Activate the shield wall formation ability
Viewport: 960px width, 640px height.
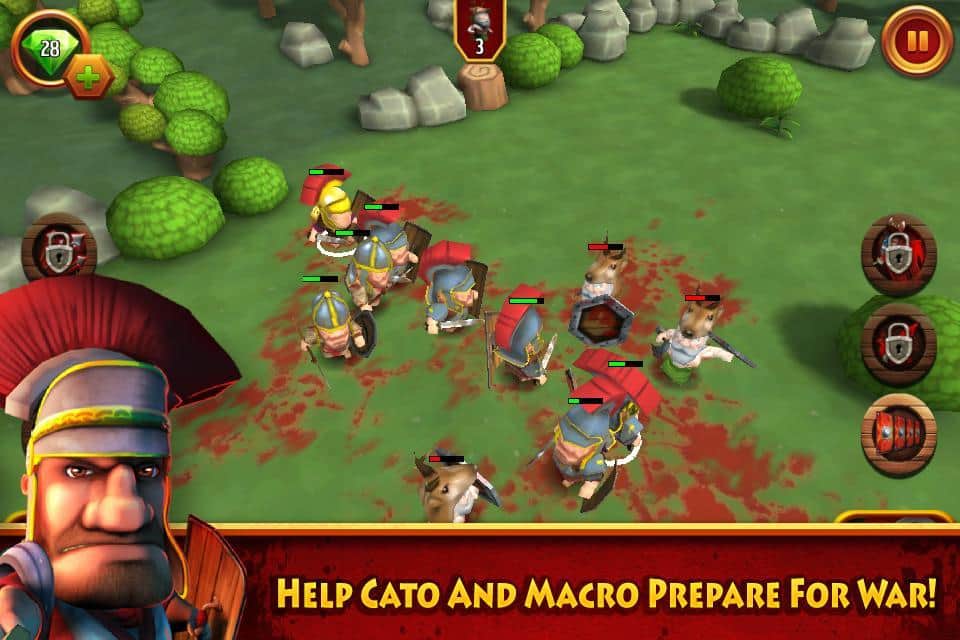point(898,433)
